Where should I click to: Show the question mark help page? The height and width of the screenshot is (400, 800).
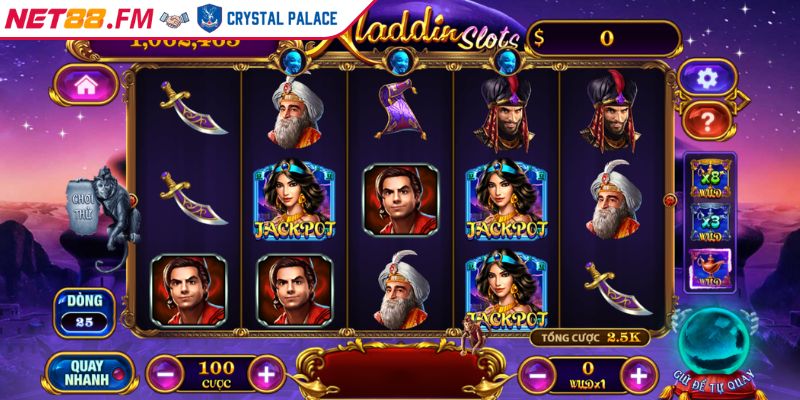(x=707, y=122)
